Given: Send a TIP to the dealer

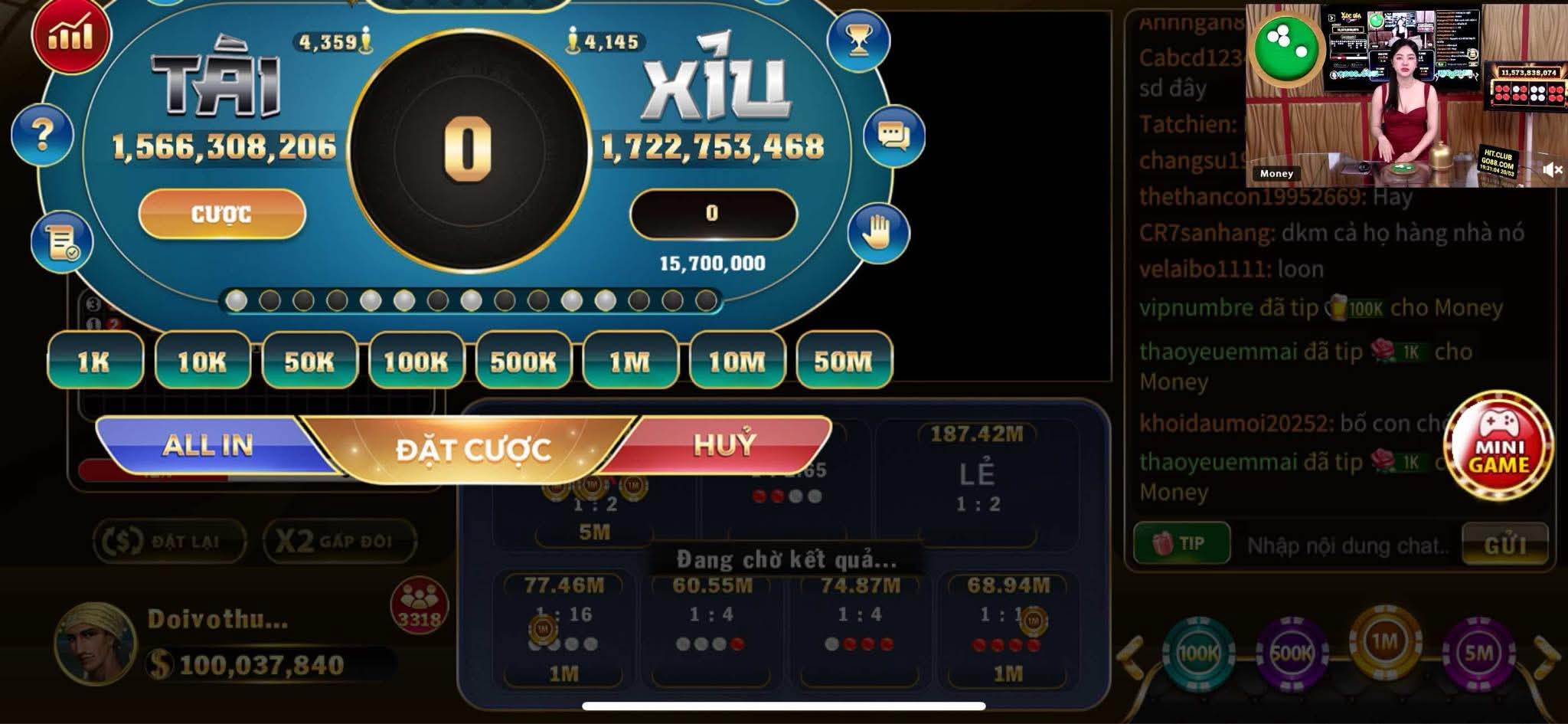Looking at the screenshot, I should tap(1181, 544).
